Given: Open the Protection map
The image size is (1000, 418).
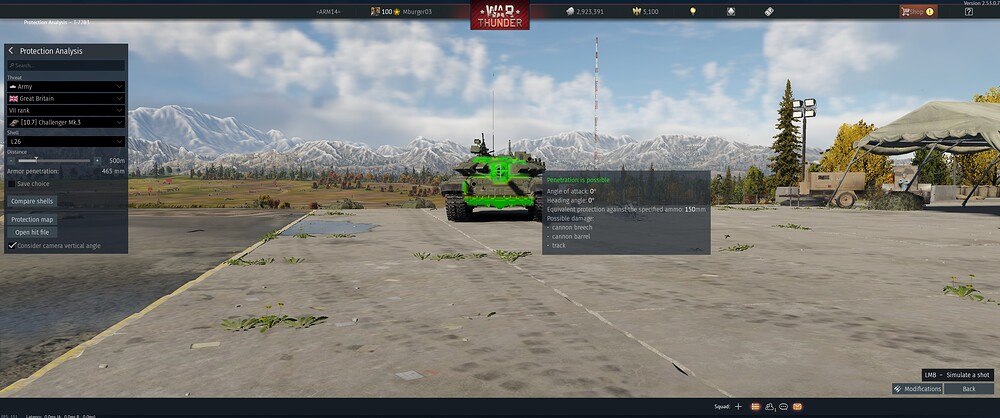Looking at the screenshot, I should (33, 219).
